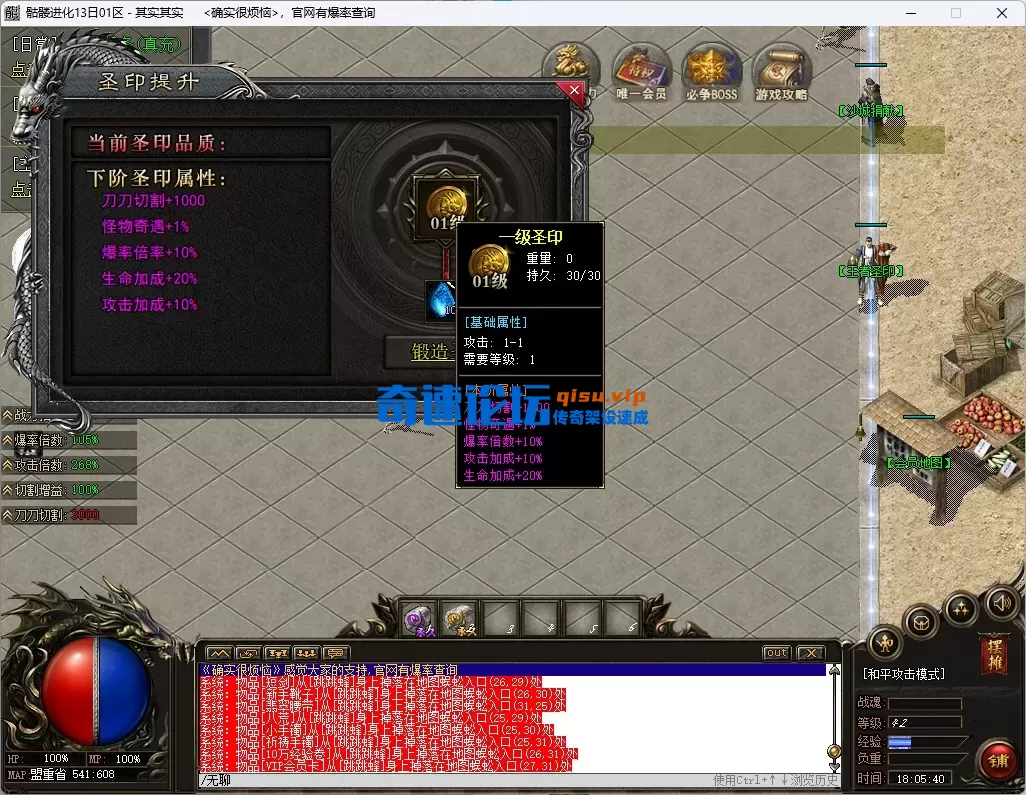1026x795 pixels.
Task: Select the 01级 gold seal item slot
Action: coord(444,204)
